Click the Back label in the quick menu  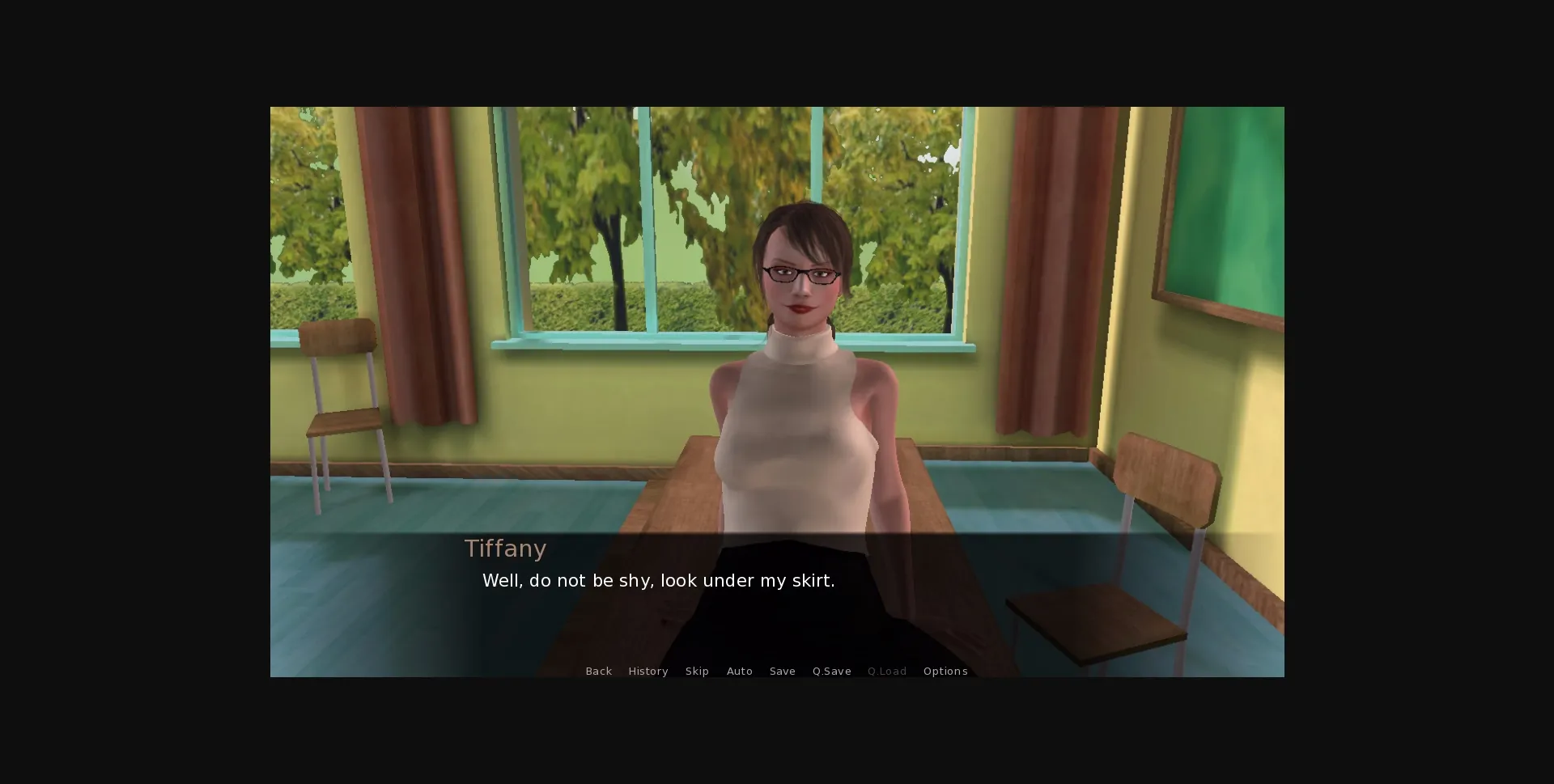click(599, 671)
